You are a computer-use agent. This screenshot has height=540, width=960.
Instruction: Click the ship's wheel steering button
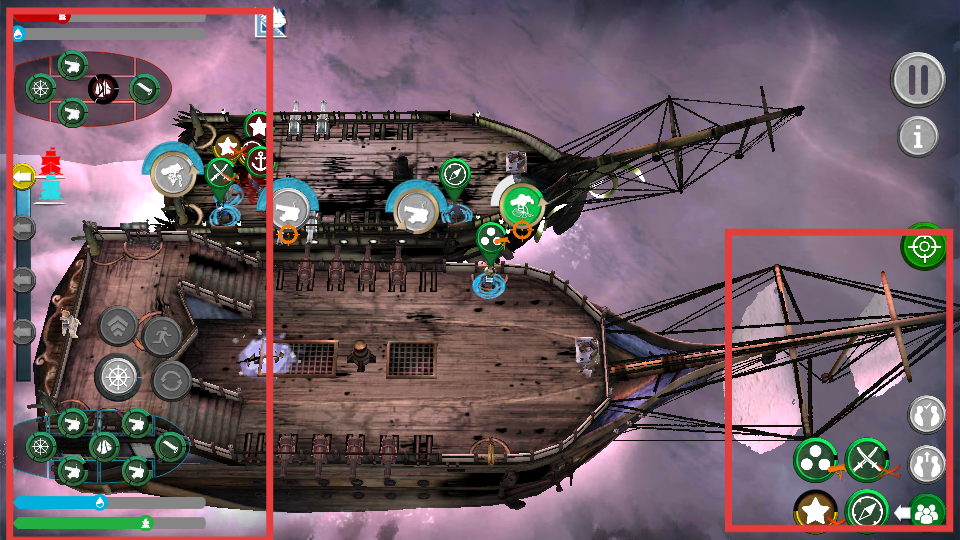click(x=118, y=377)
